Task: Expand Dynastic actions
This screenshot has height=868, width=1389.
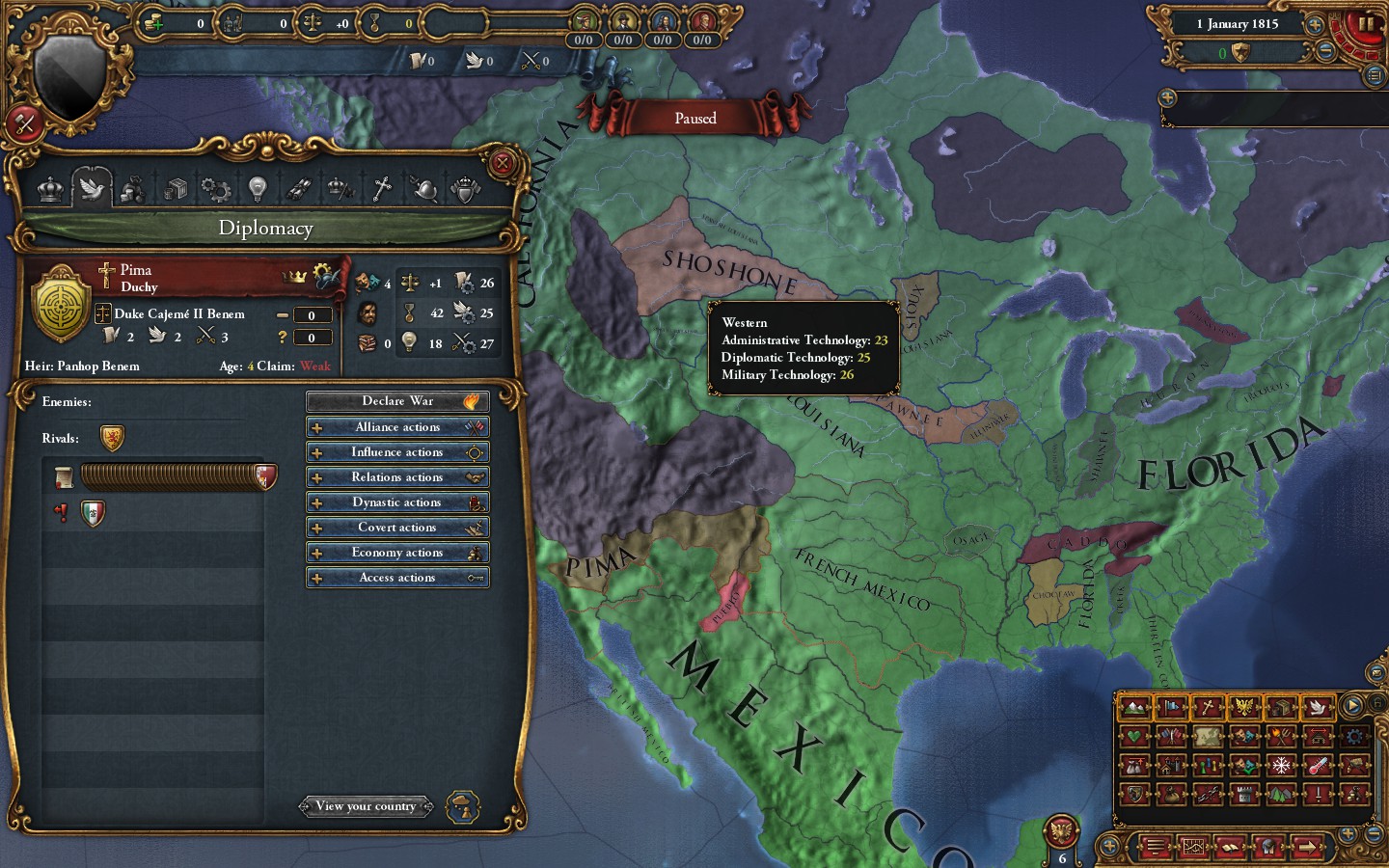Action: tap(397, 502)
